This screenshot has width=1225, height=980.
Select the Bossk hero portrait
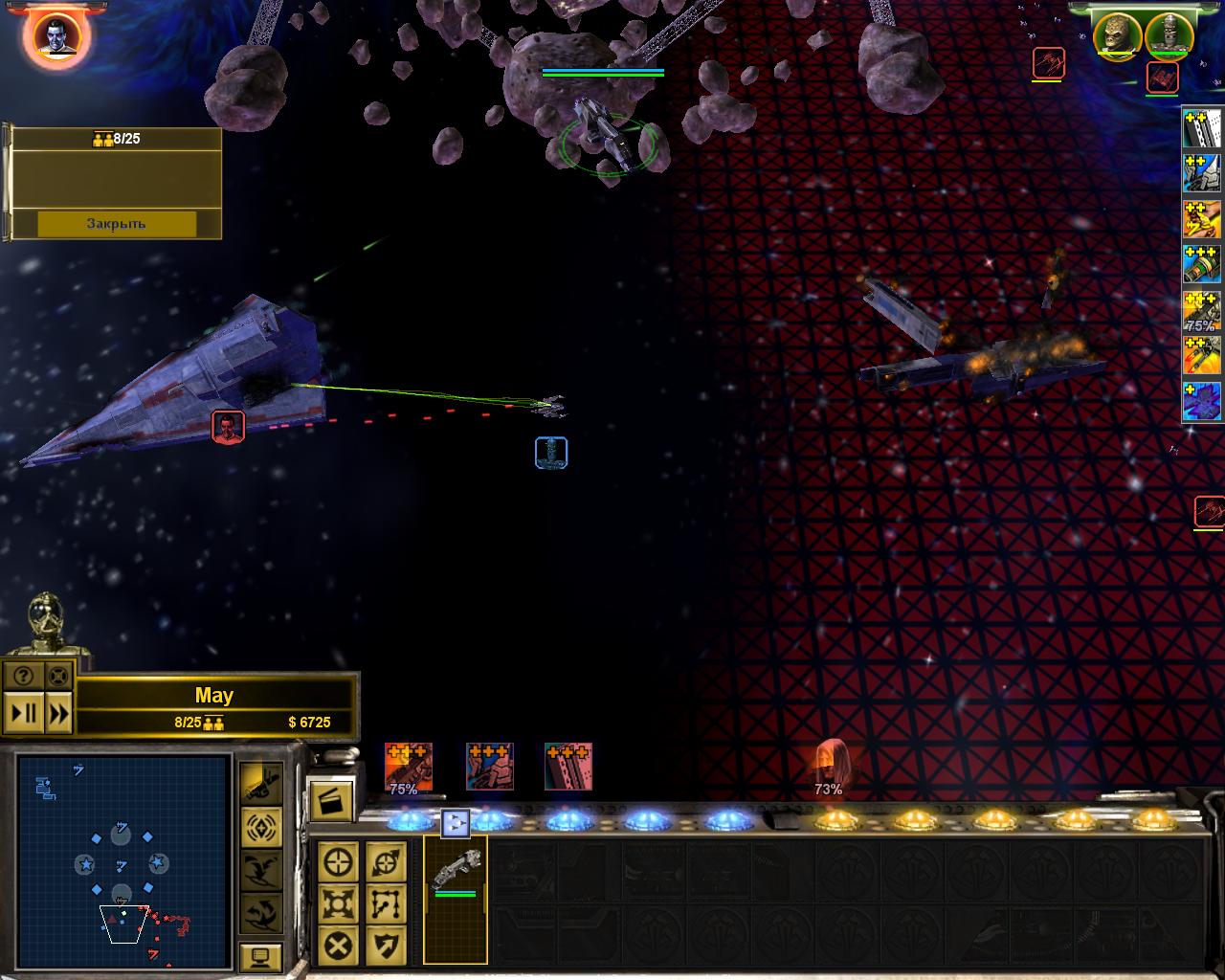(1118, 35)
